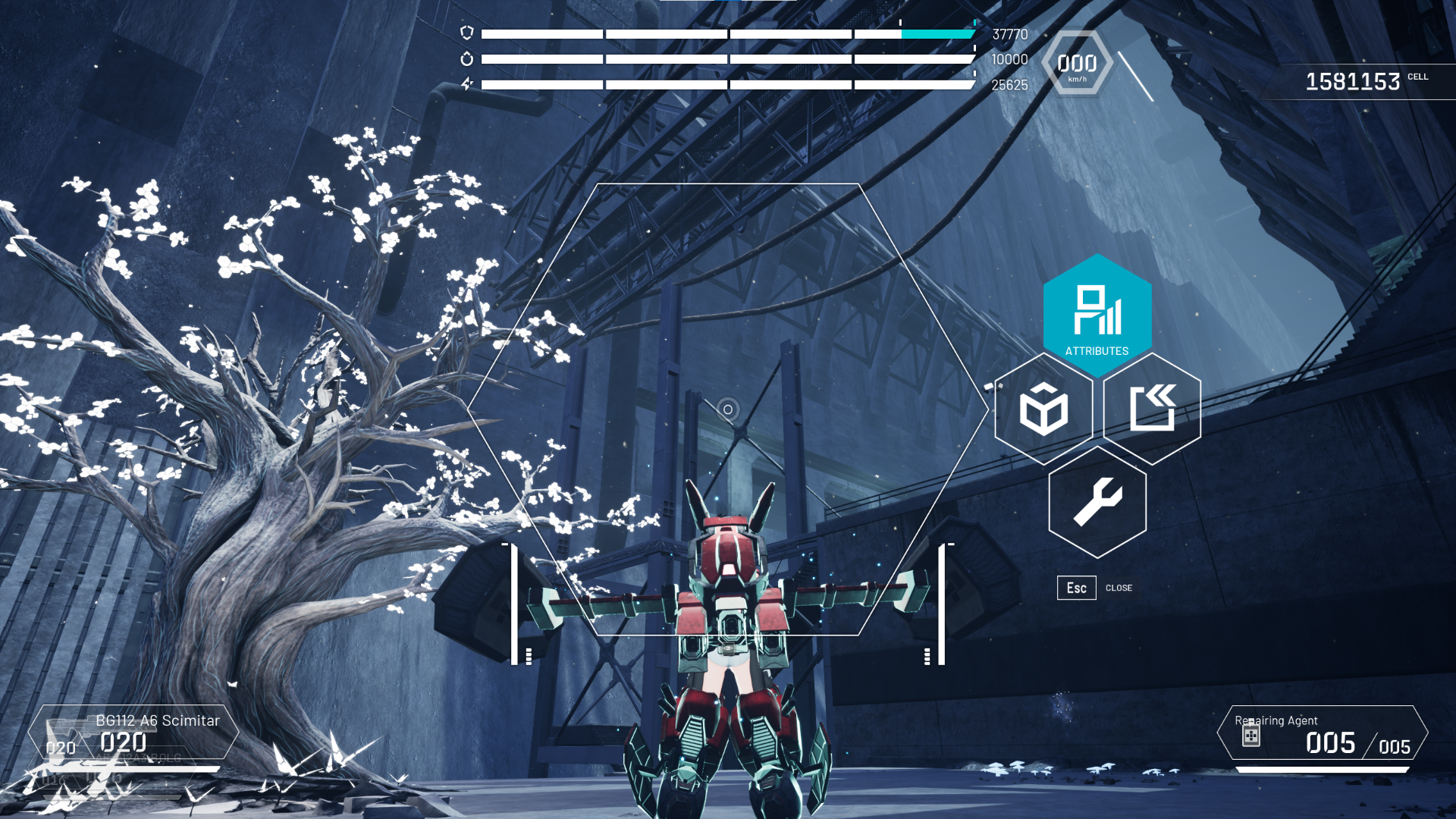Viewport: 1456px width, 819px height.
Task: Select the cube box hexagon icon
Action: pos(1043,409)
